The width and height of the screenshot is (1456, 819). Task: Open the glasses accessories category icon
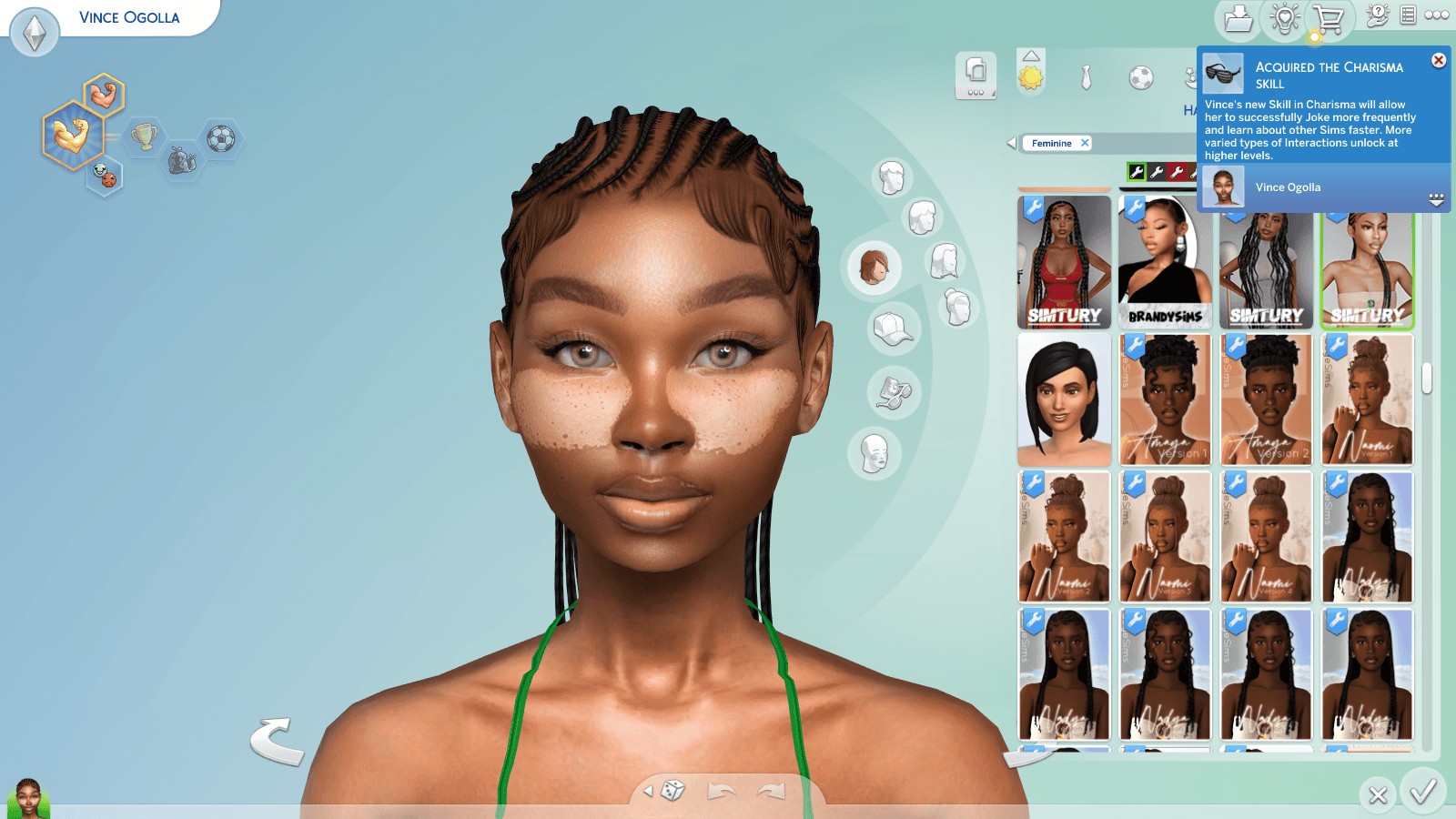pyautogui.click(x=895, y=393)
